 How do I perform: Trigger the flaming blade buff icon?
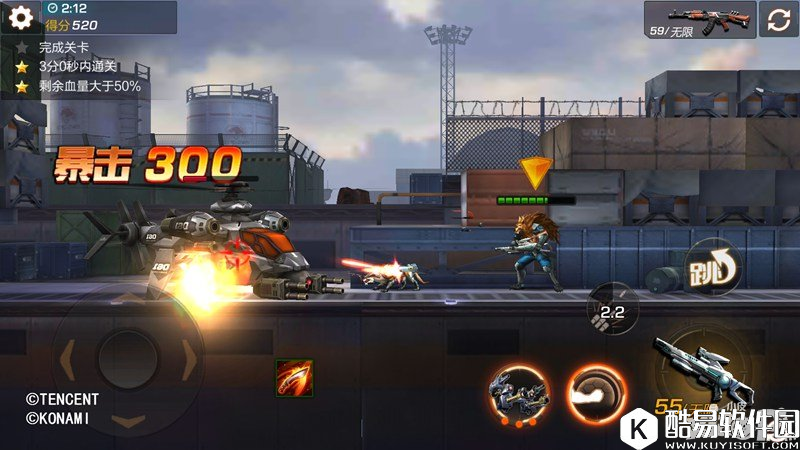(x=294, y=378)
